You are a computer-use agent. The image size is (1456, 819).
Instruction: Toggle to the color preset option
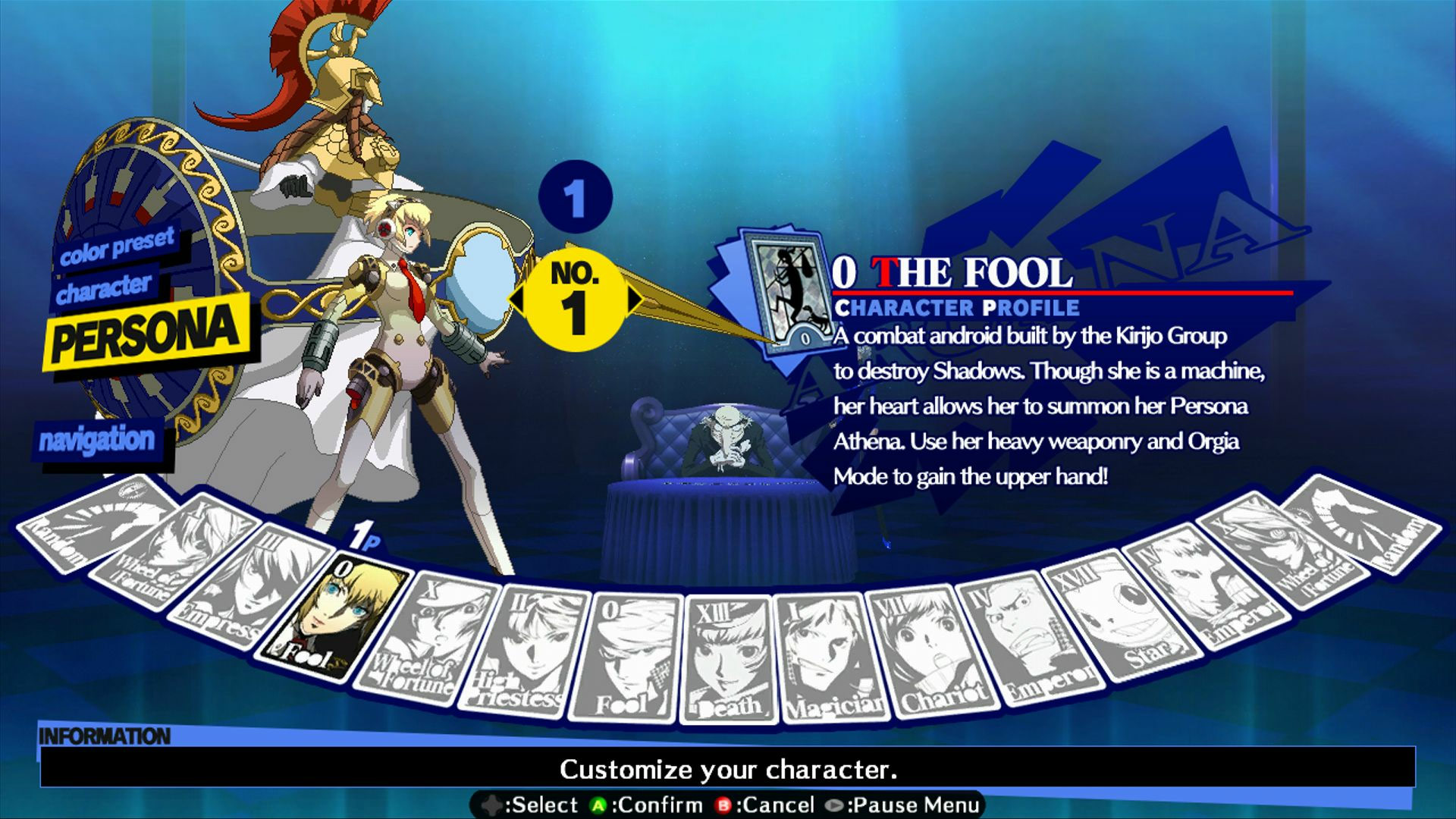coord(118,250)
